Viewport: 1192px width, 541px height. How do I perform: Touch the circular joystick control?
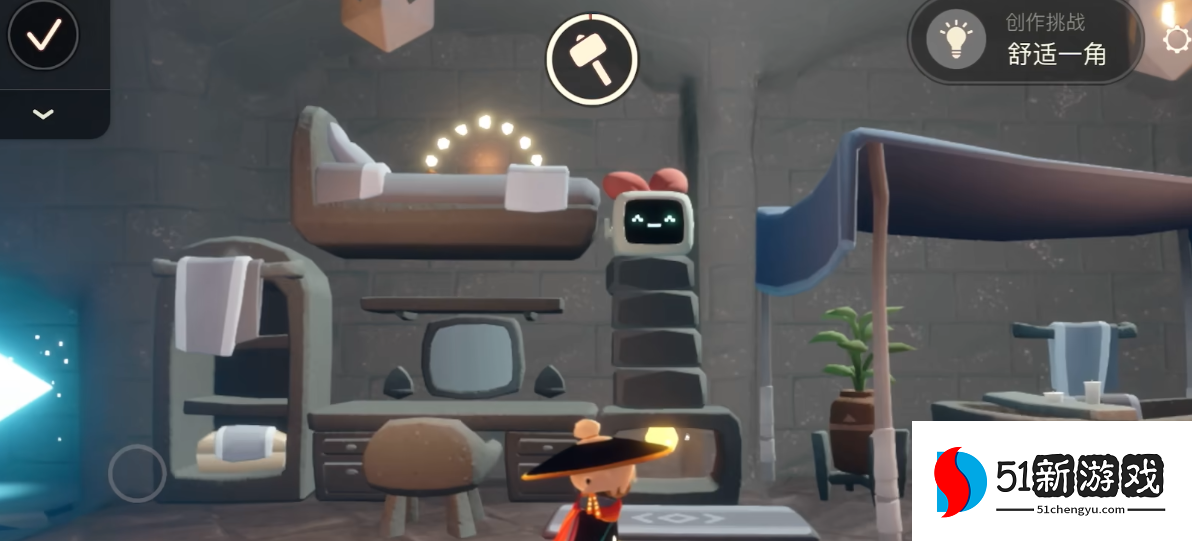(x=137, y=473)
